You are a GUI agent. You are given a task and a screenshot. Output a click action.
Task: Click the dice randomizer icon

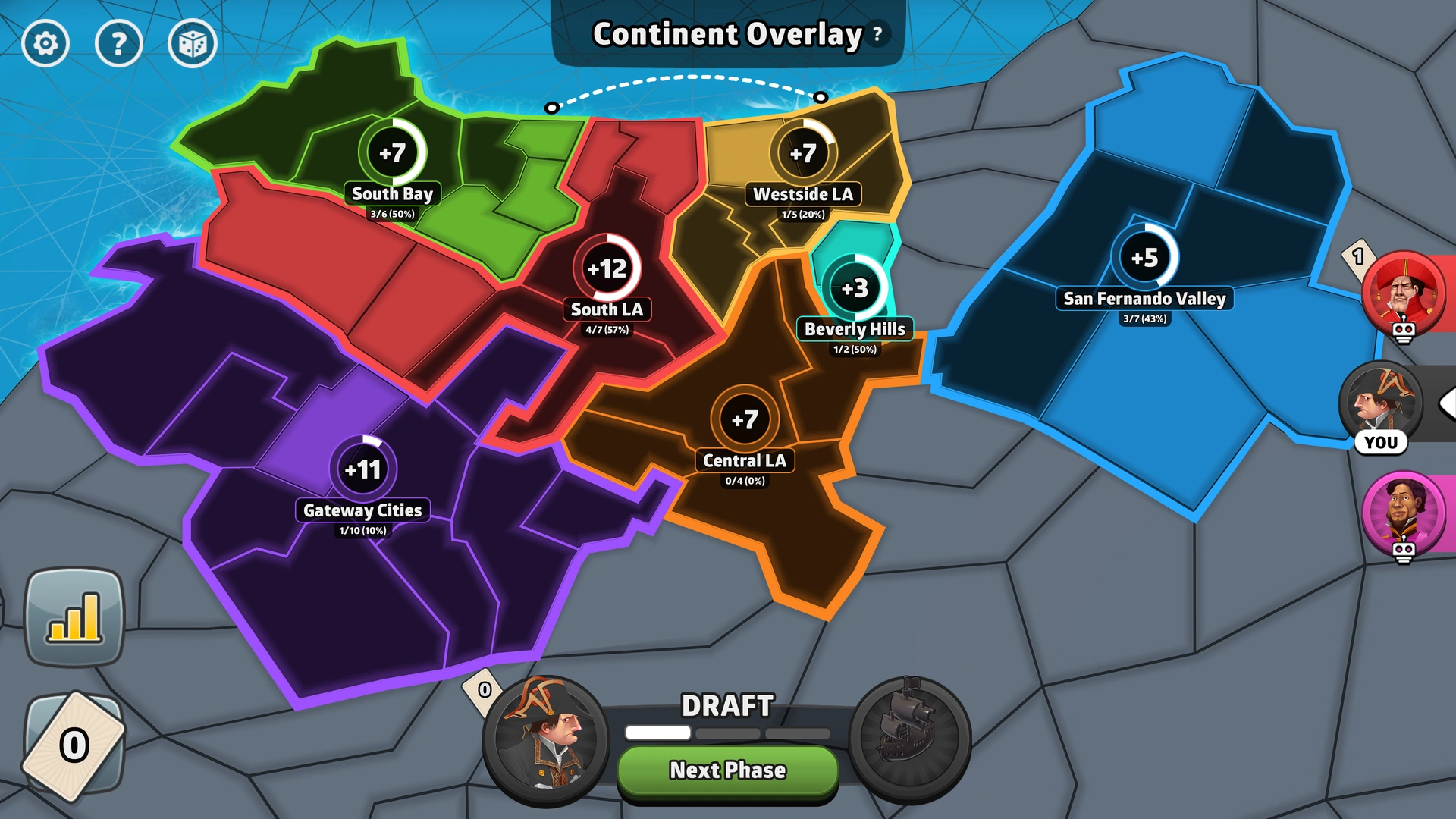pyautogui.click(x=192, y=43)
